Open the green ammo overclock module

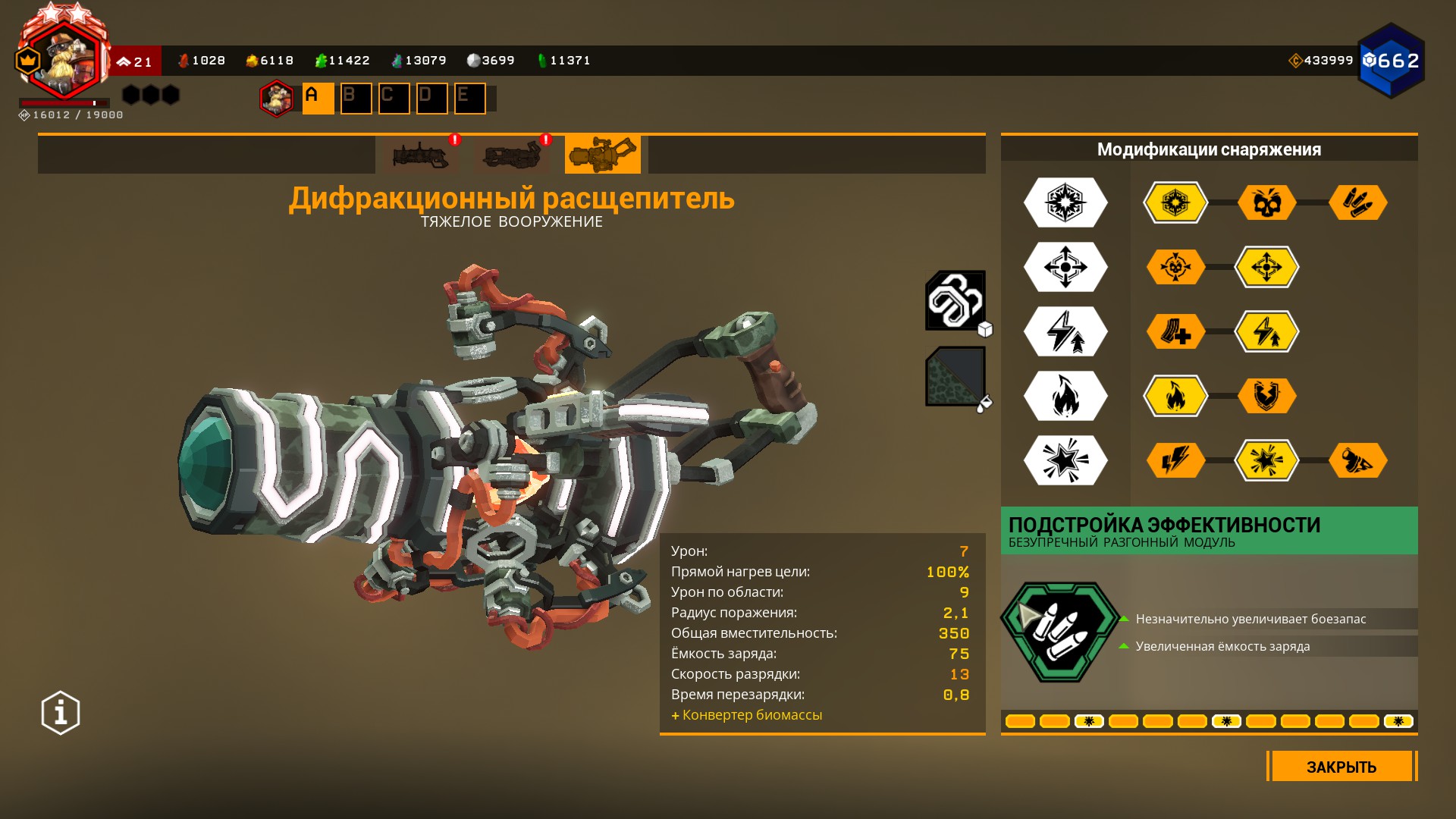(1059, 632)
